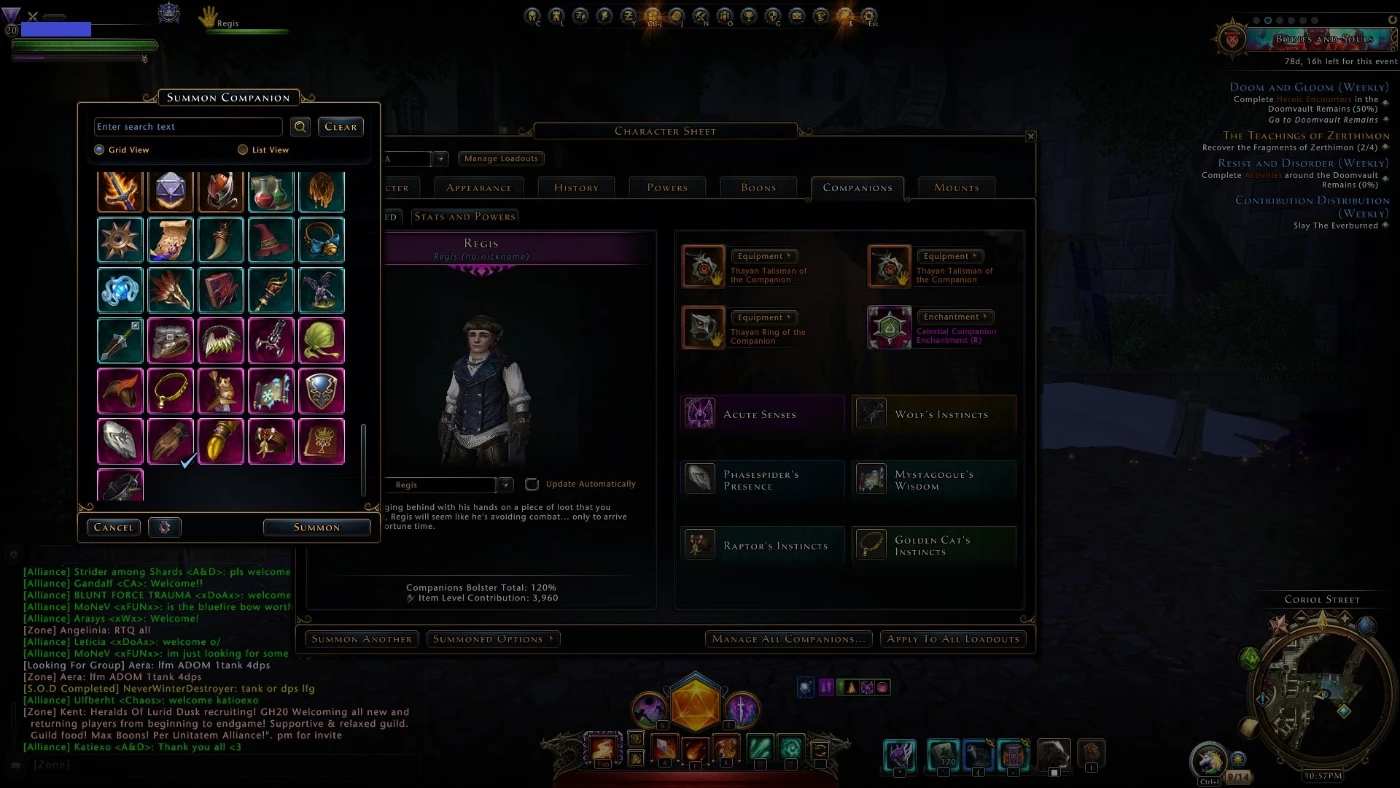Apply companions to all loadouts
Viewport: 1400px width, 788px height.
tap(953, 639)
